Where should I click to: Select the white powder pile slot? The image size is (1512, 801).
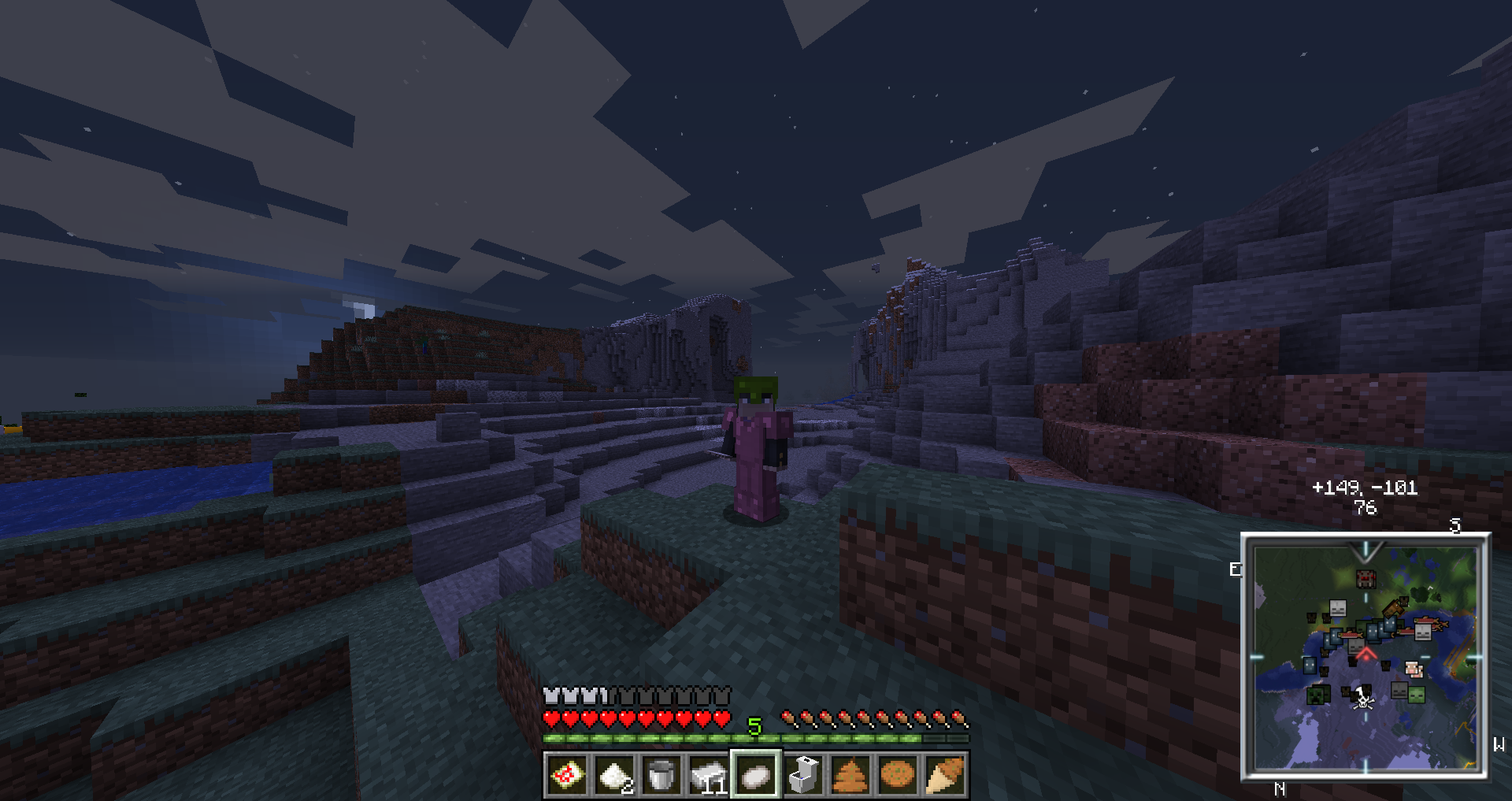(x=614, y=775)
